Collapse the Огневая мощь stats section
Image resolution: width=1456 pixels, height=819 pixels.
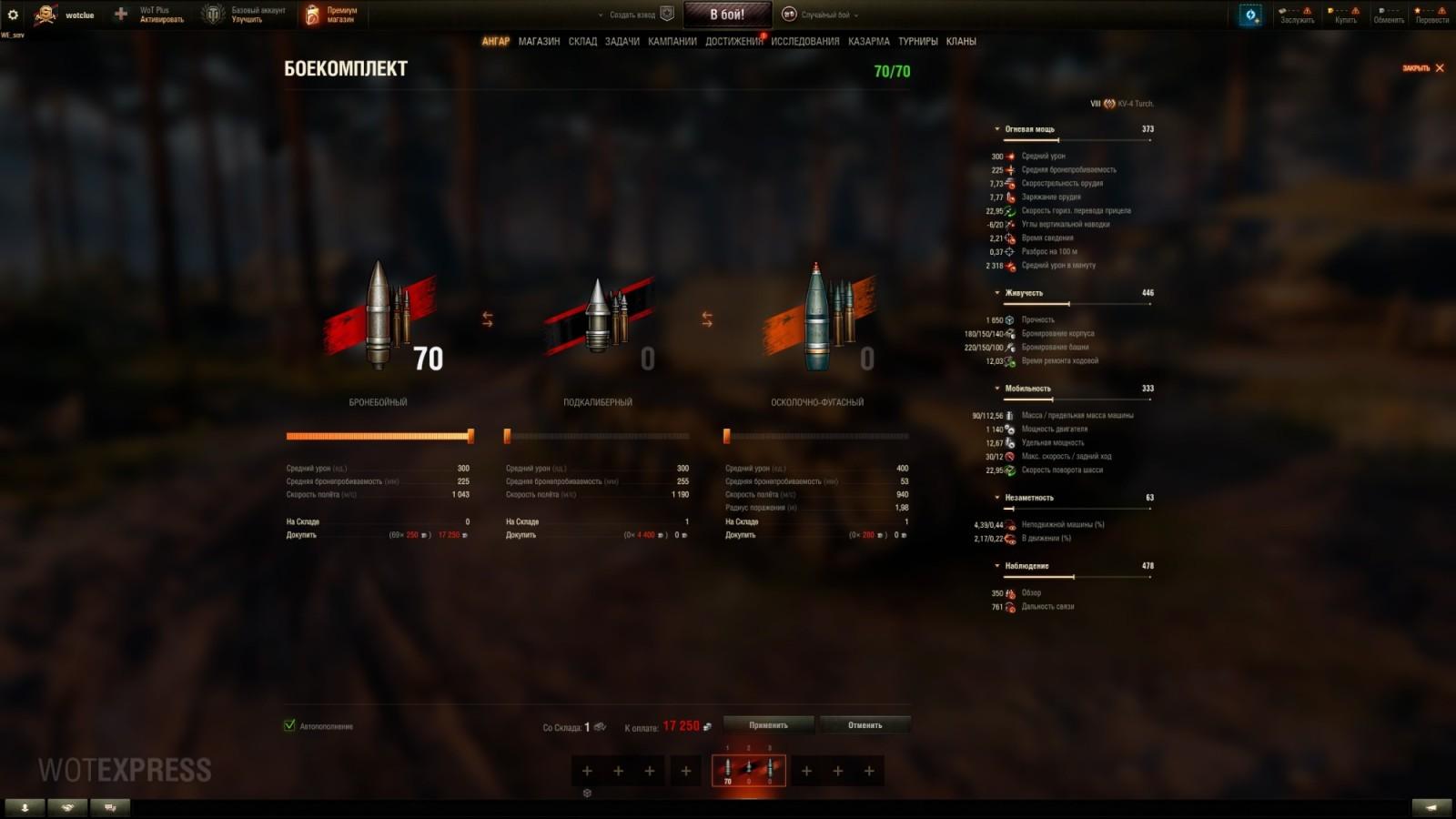point(997,128)
